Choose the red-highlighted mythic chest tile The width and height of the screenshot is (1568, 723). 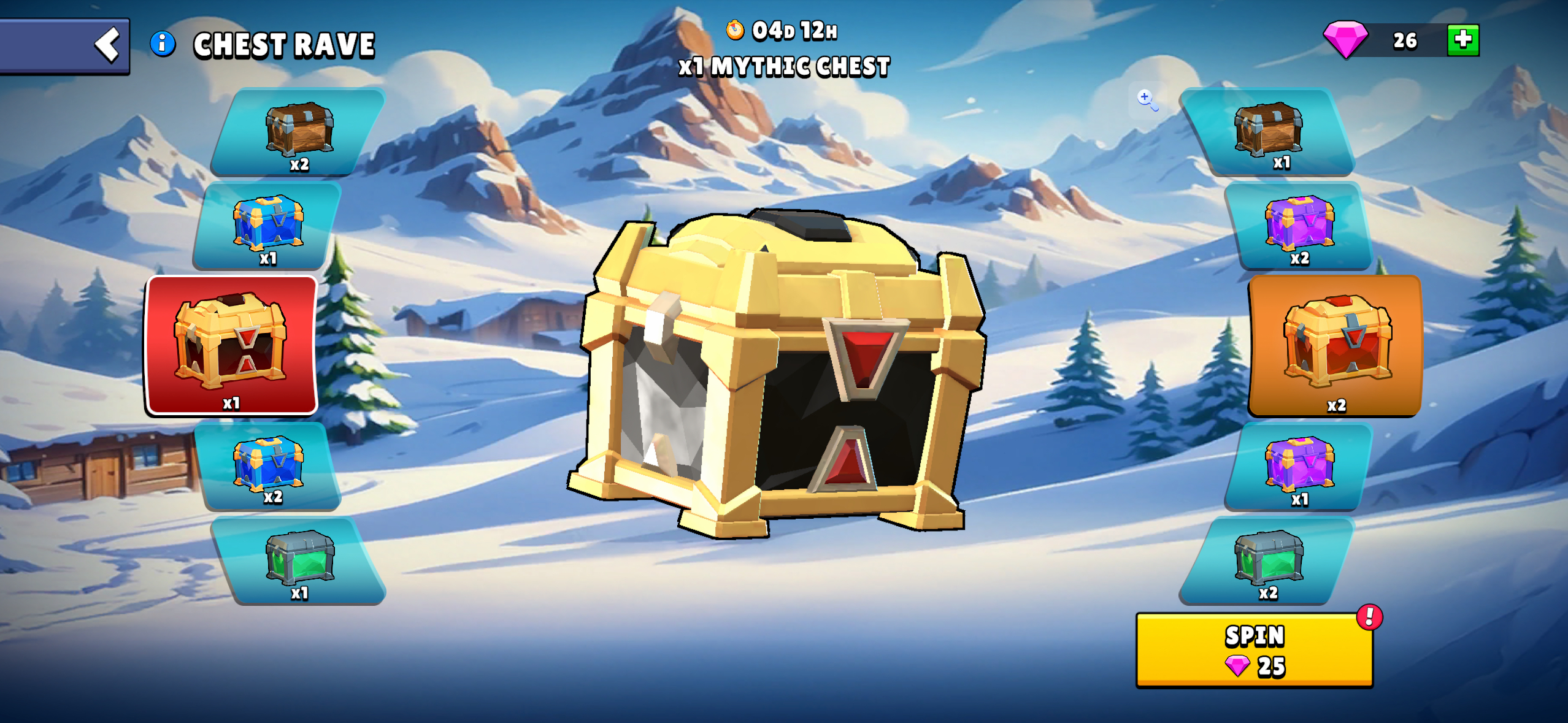[231, 345]
